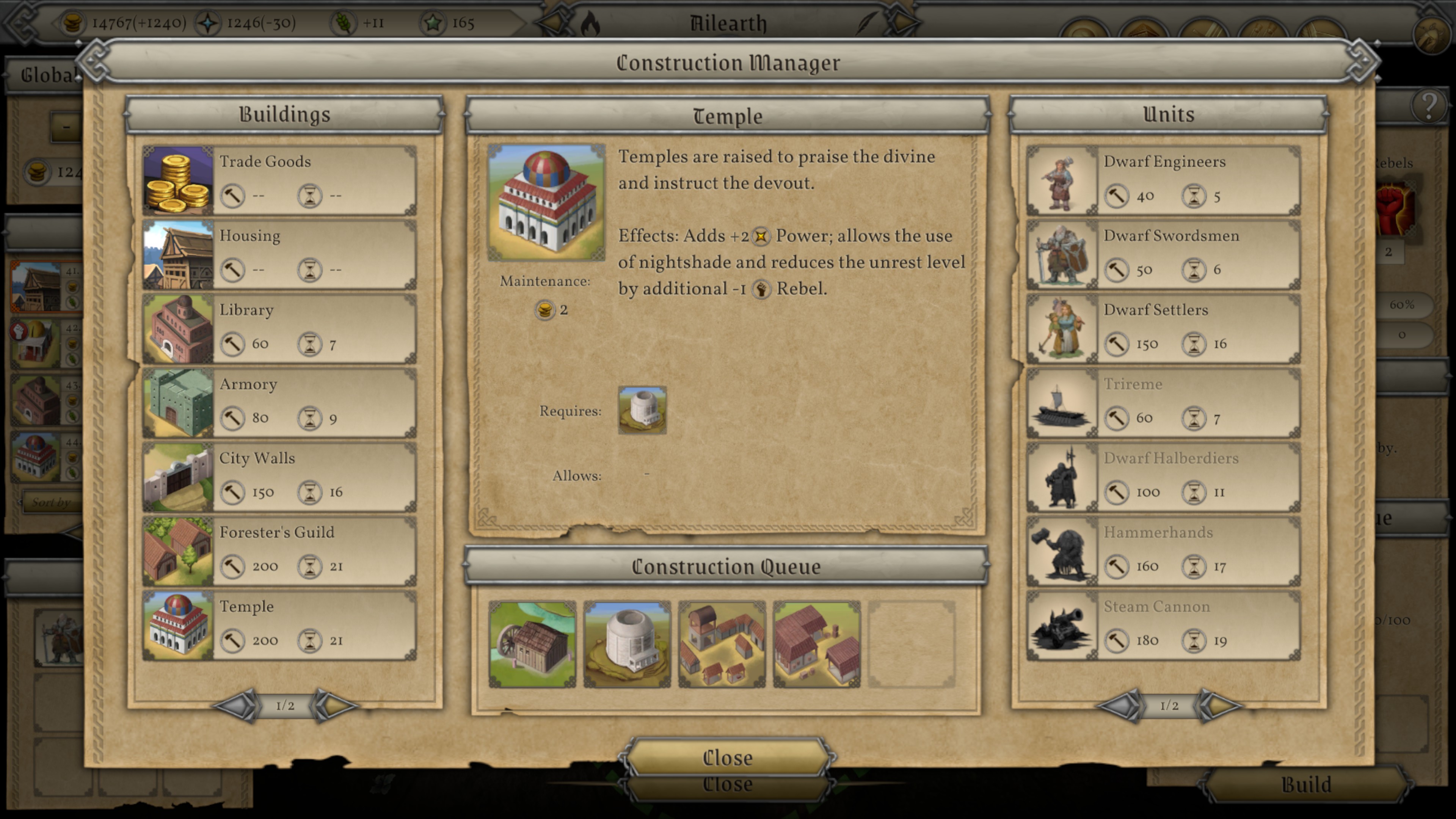Select the Dwarf Halberdiers unit
This screenshot has height=819, width=1456.
(1163, 476)
